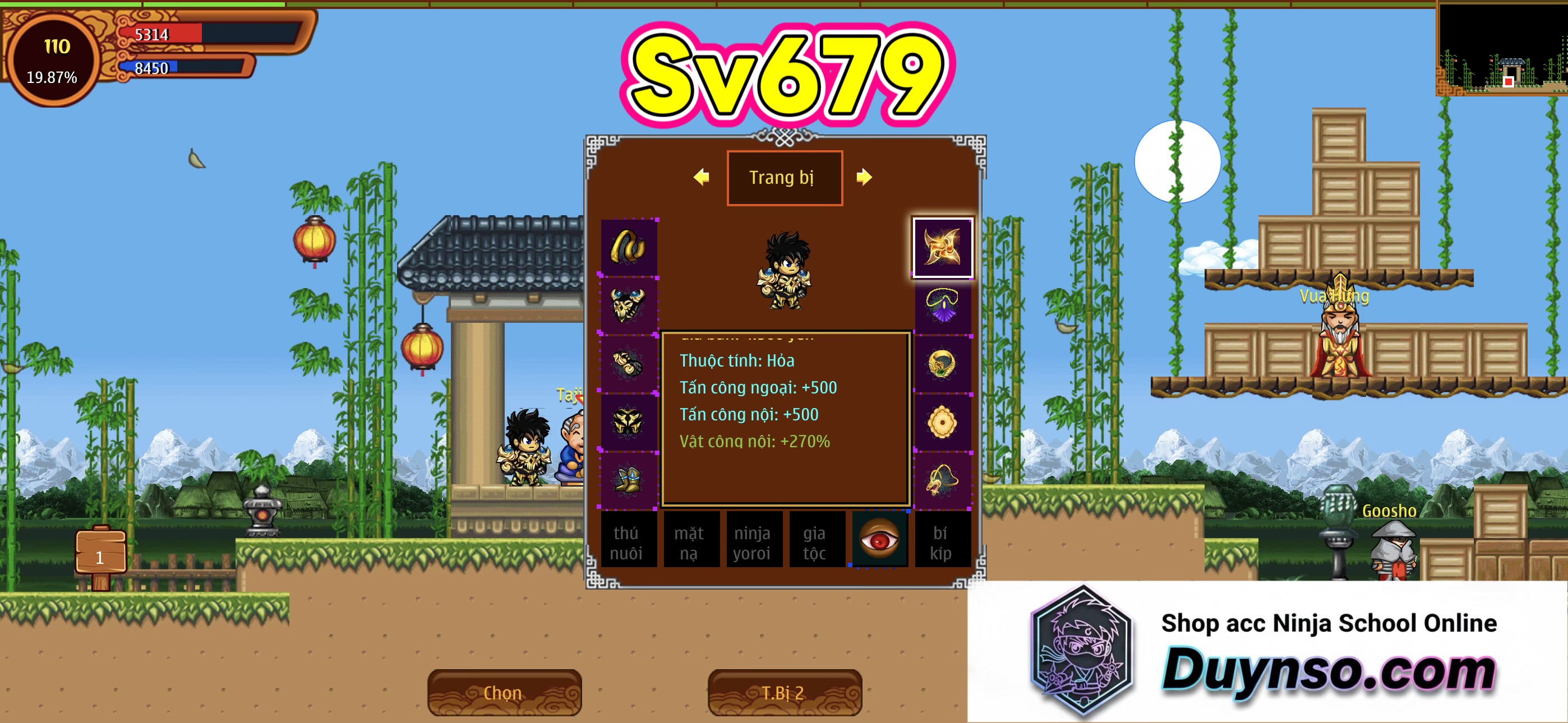Screen dimensions: 1568x723
Task: Go to next tab with right arrow
Action: (864, 177)
